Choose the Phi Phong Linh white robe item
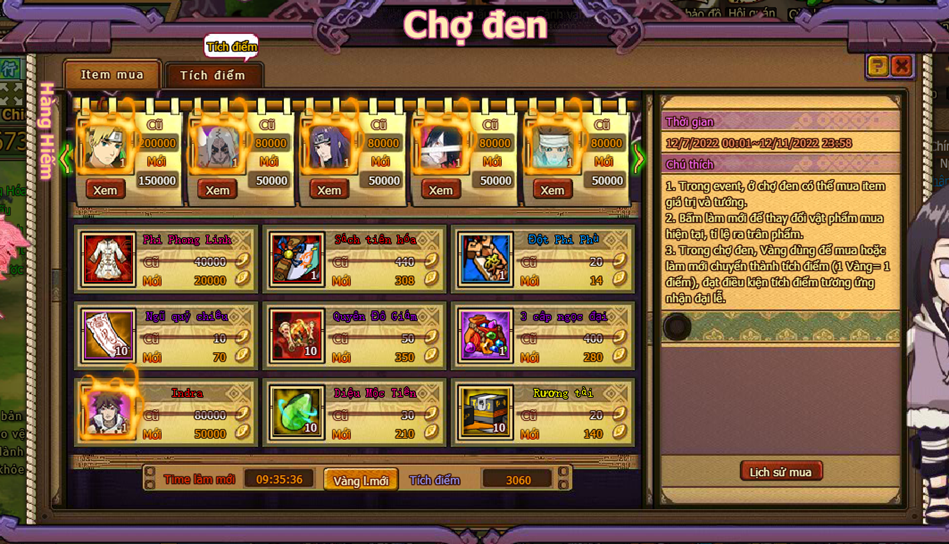This screenshot has width=949, height=544. click(x=108, y=260)
